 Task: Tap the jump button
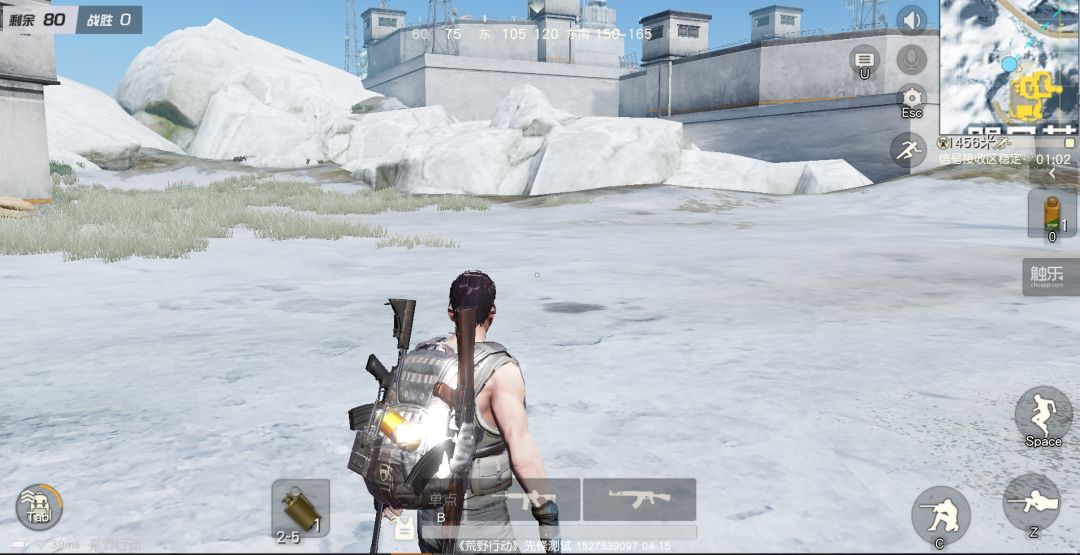(x=1043, y=414)
